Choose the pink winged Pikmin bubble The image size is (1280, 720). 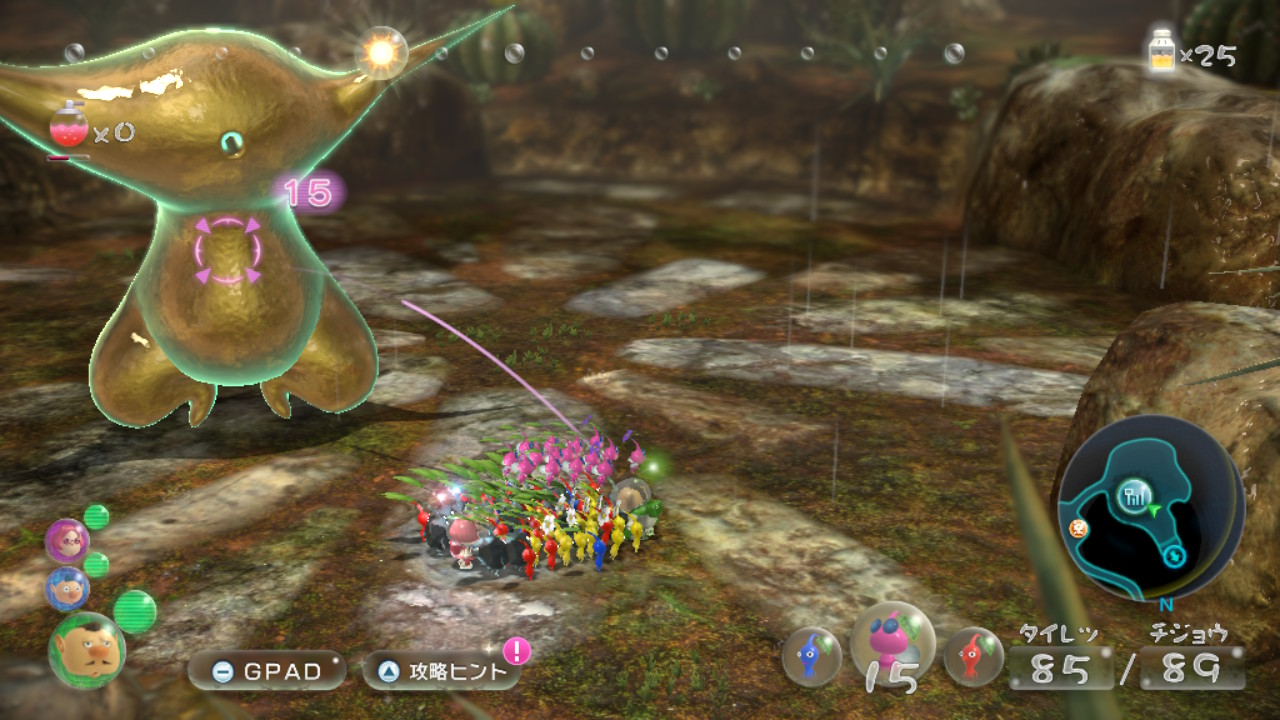point(892,645)
